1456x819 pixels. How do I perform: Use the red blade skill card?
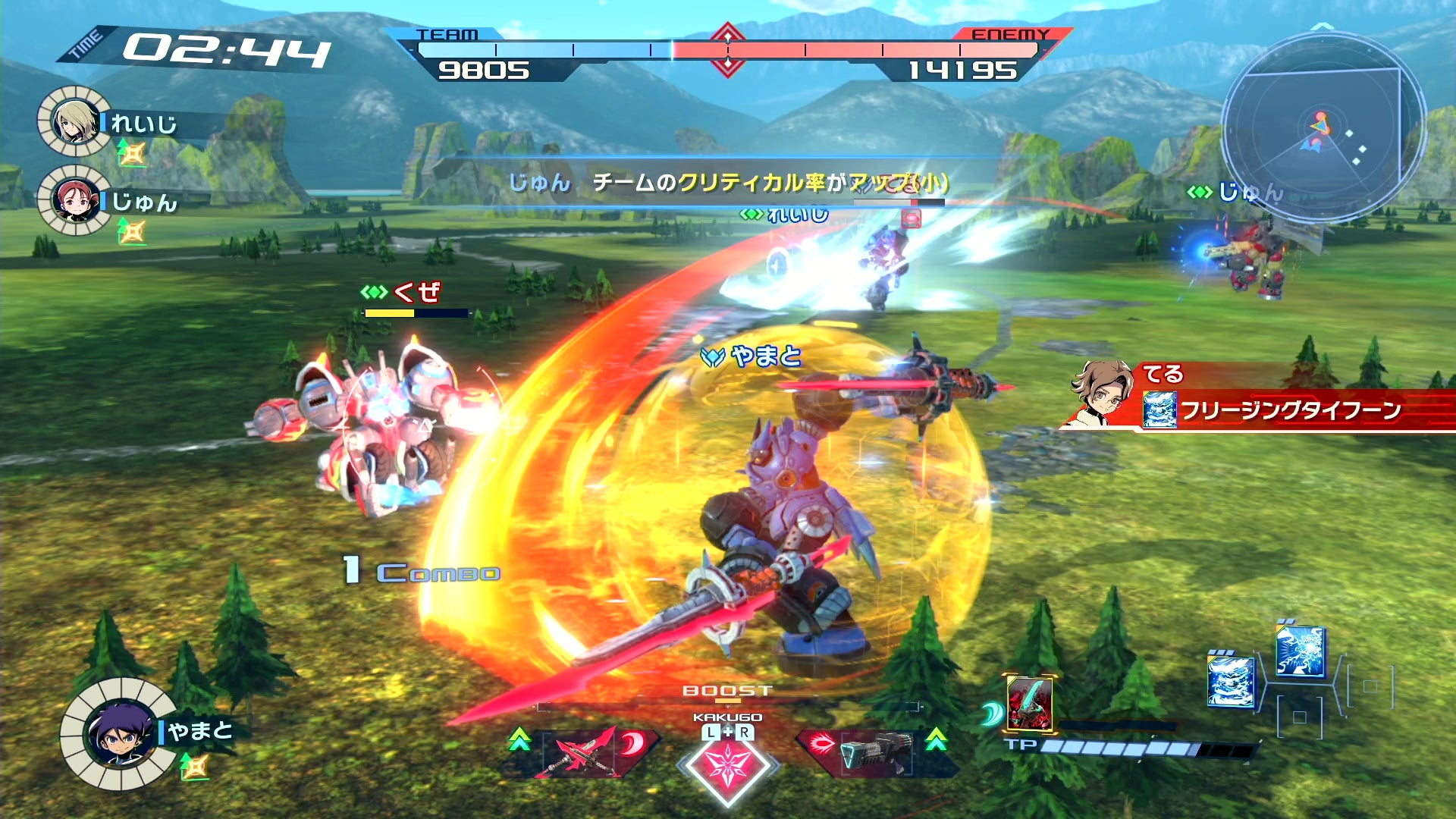click(1029, 702)
